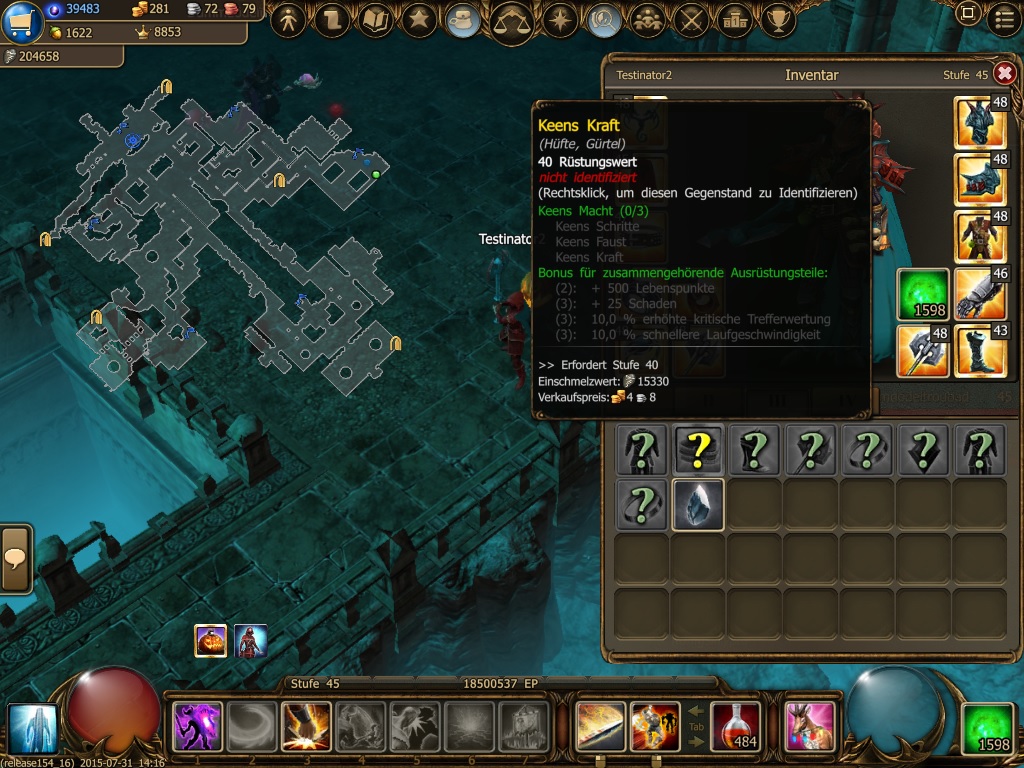This screenshot has height=768, width=1024.
Task: Select the equipped axe weapon slot
Action: pos(922,351)
